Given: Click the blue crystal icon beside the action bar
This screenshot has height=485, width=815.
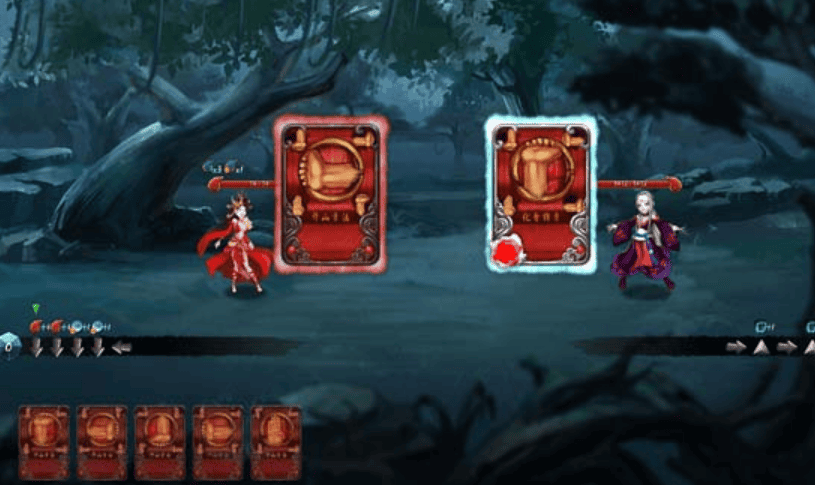Looking at the screenshot, I should click(x=9, y=346).
